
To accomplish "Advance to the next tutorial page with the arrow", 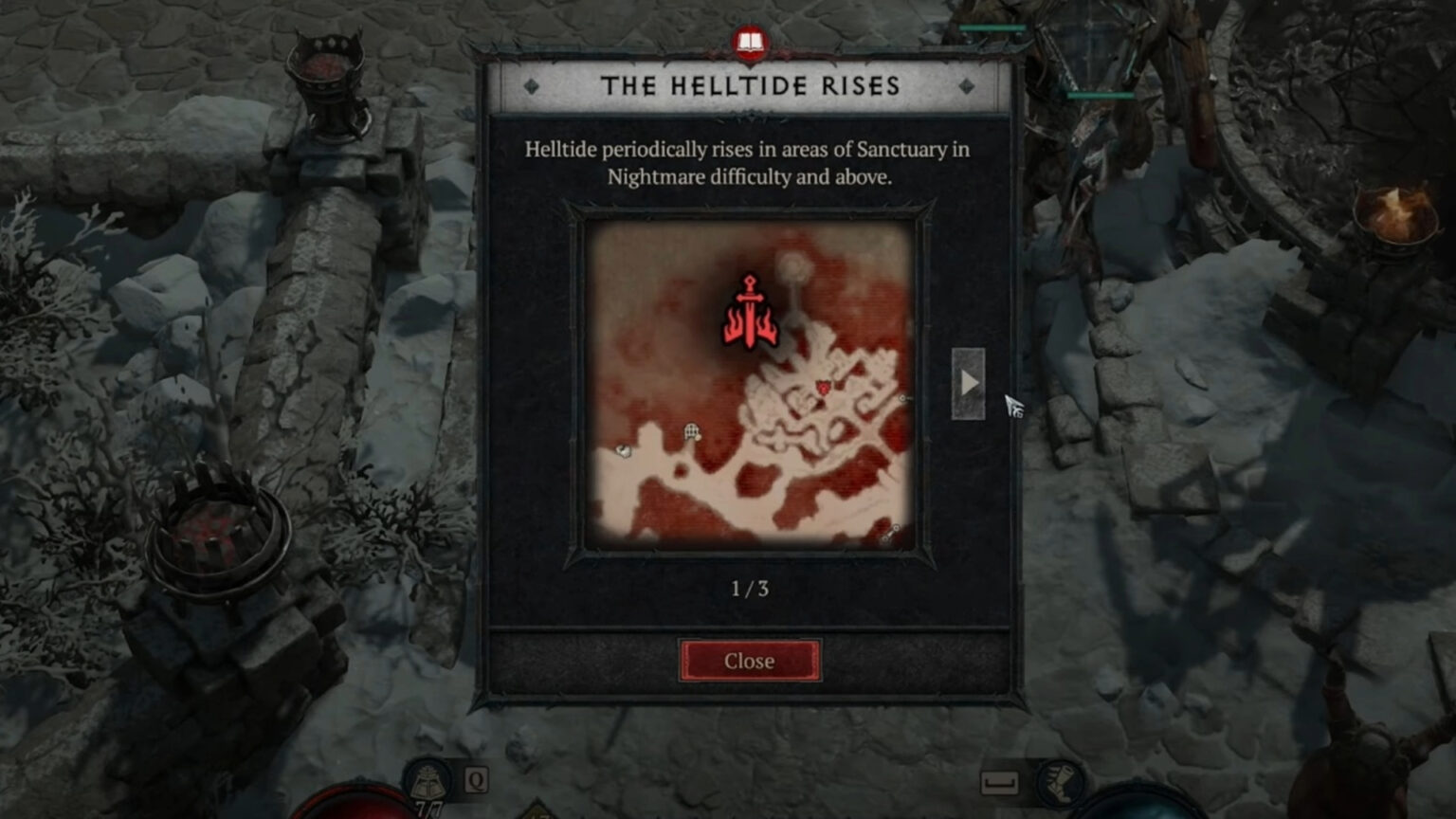I will click(969, 384).
